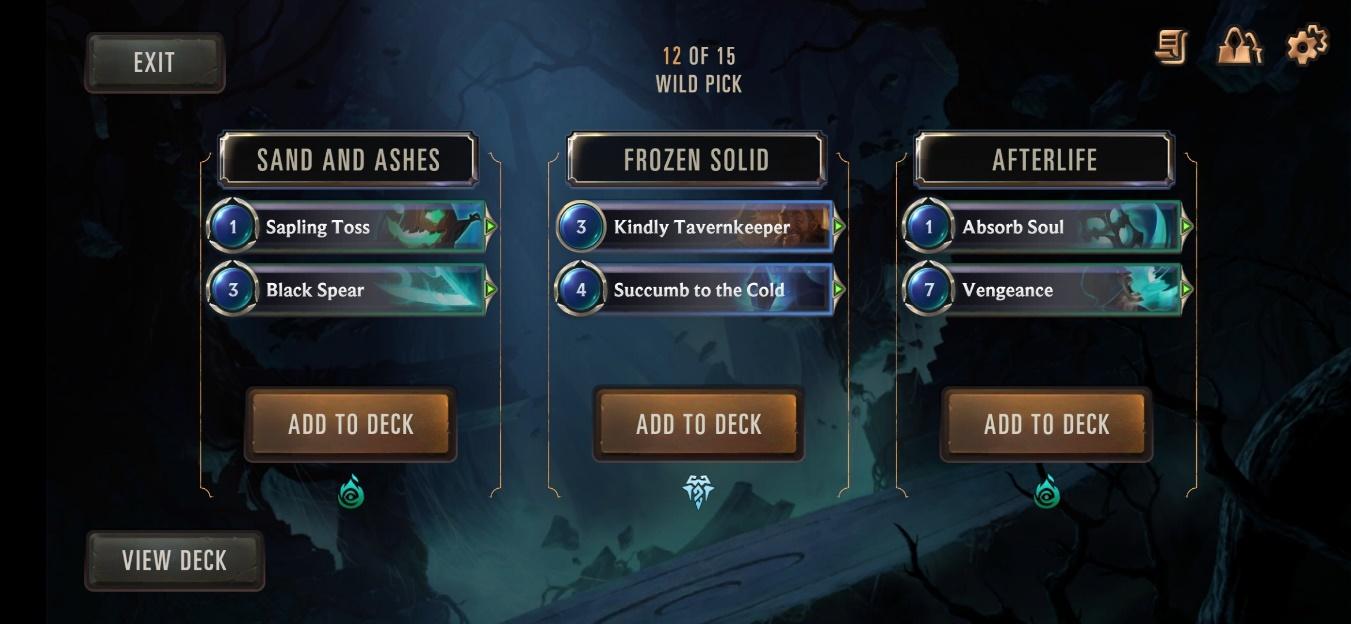The image size is (1351, 624).
Task: Open the View Deck panel
Action: 174,560
